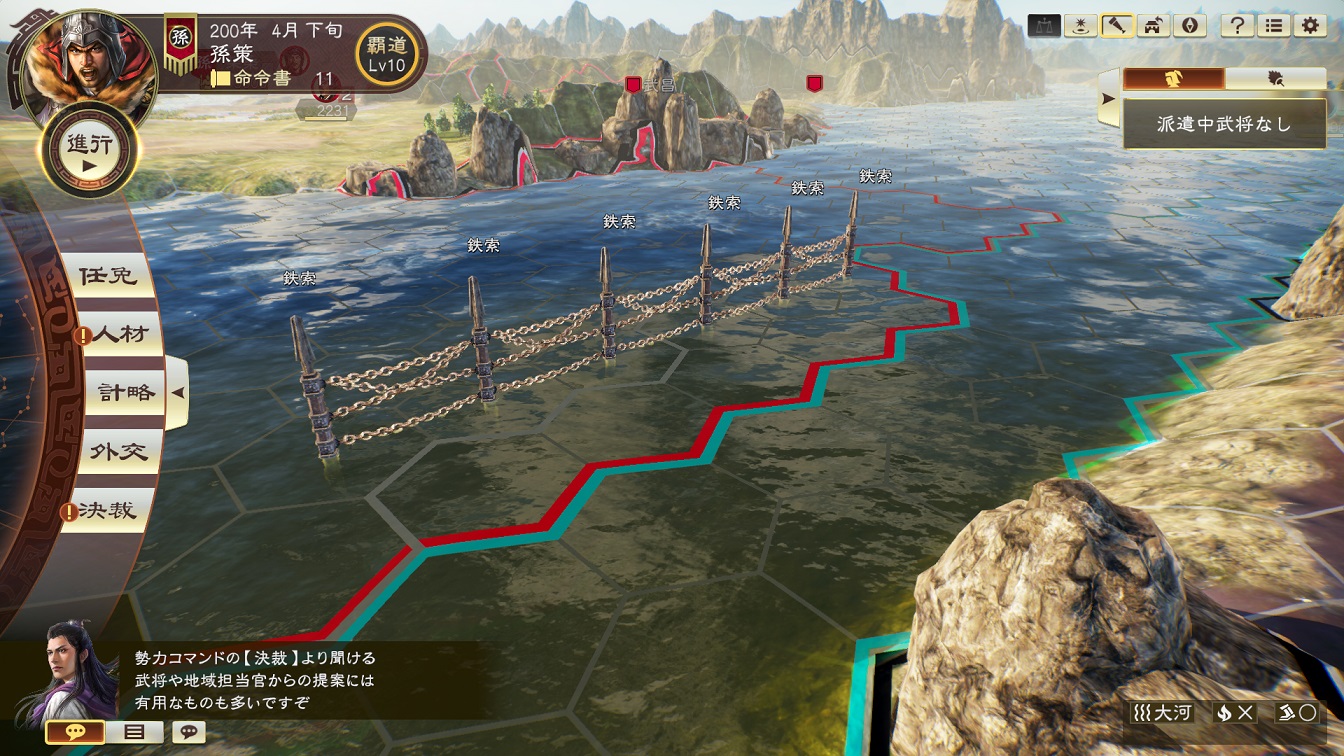
Task: Open the gear settings
Action: [1309, 26]
